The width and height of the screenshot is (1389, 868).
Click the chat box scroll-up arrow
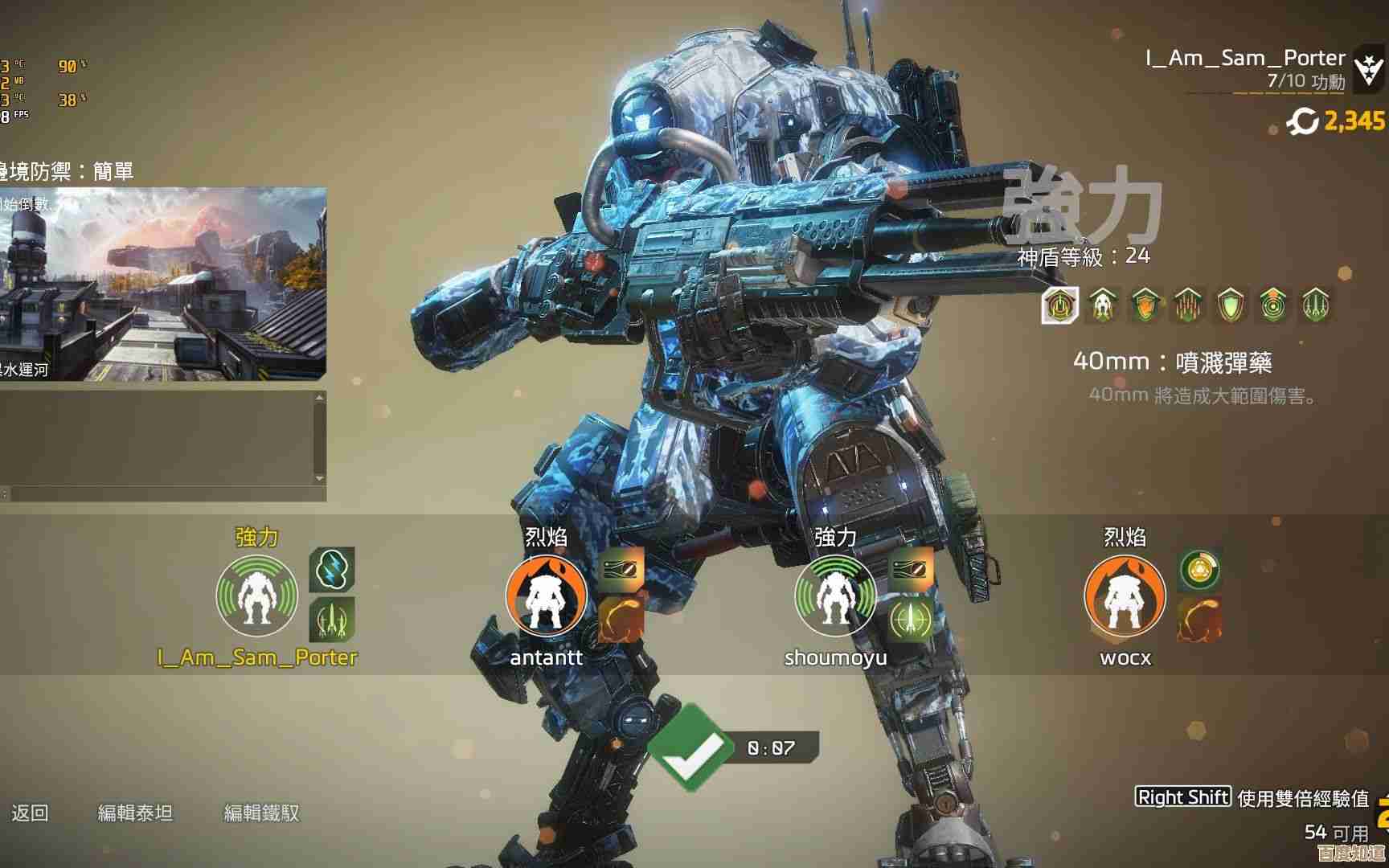(320, 397)
